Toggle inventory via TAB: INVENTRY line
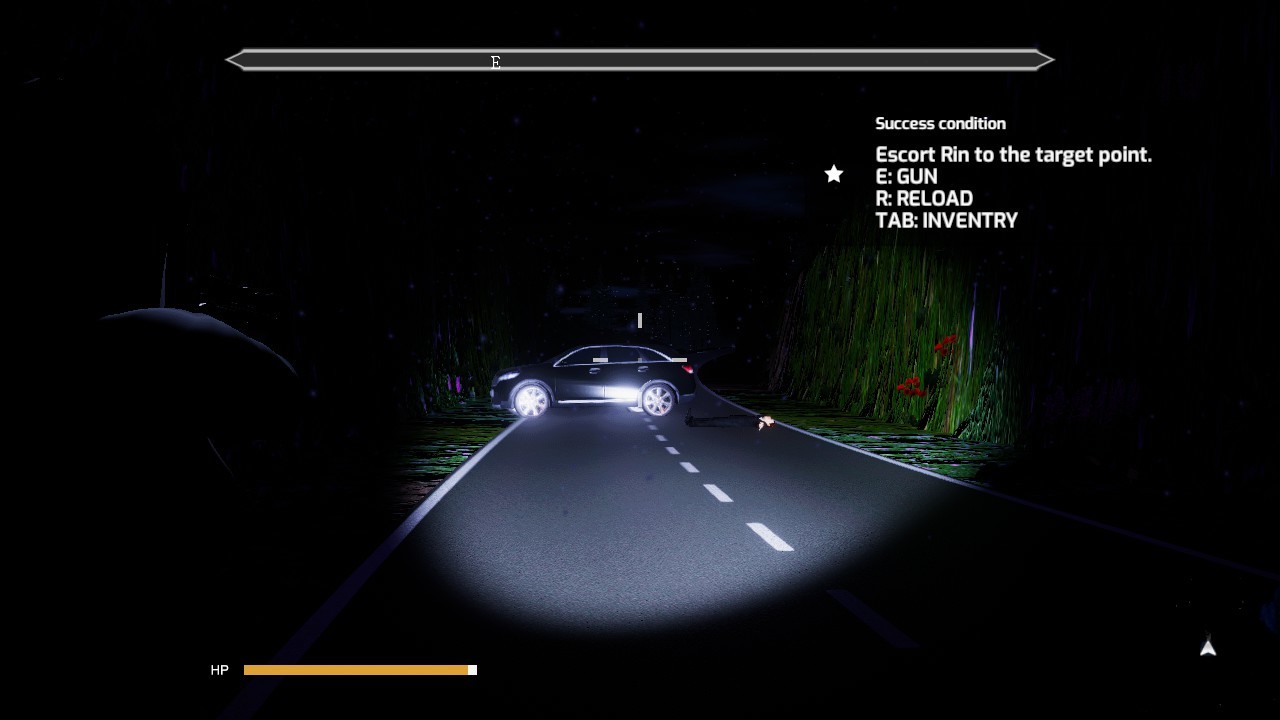This screenshot has width=1280, height=720. coord(947,220)
